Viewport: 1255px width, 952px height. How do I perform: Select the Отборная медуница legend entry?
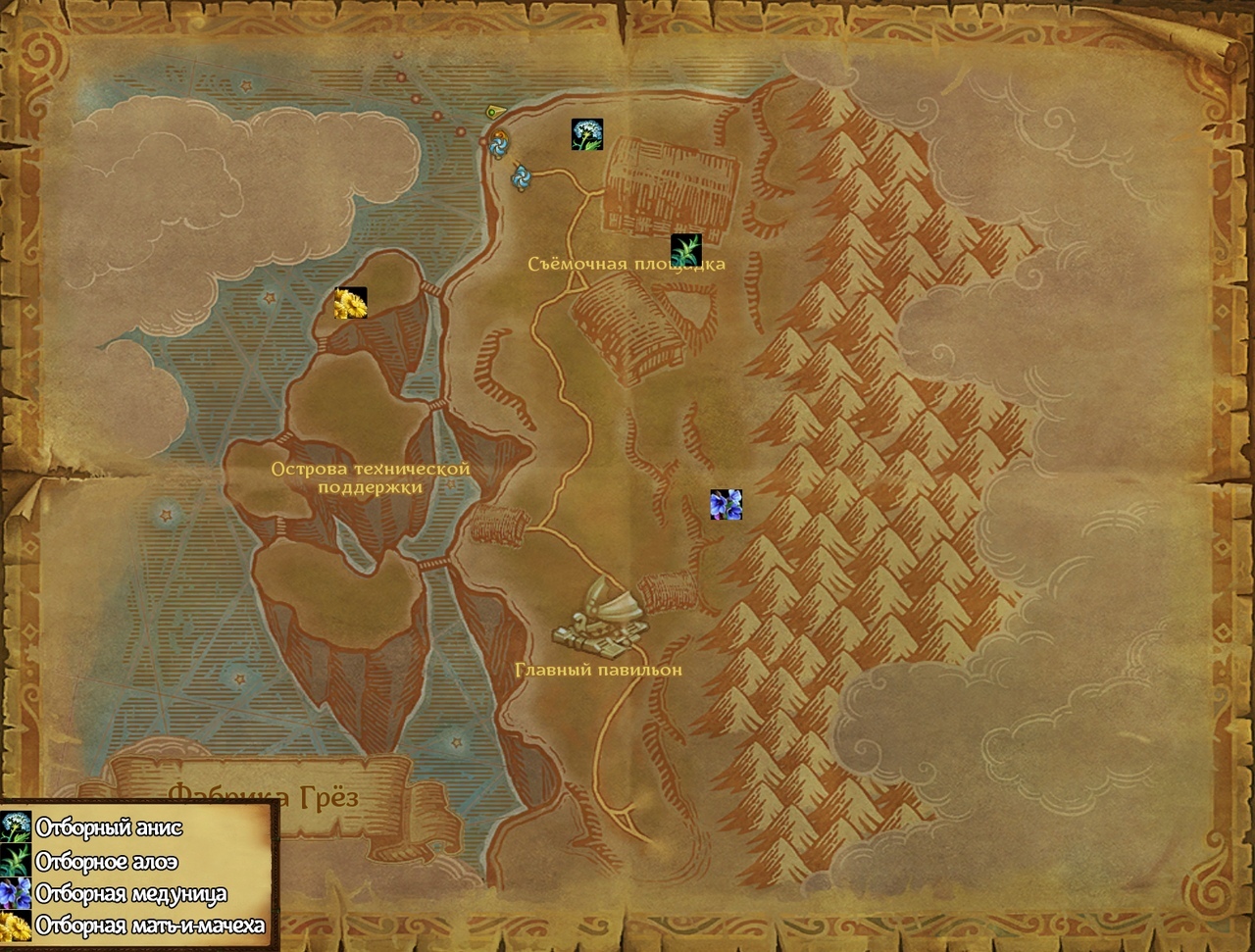pyautogui.click(x=130, y=893)
